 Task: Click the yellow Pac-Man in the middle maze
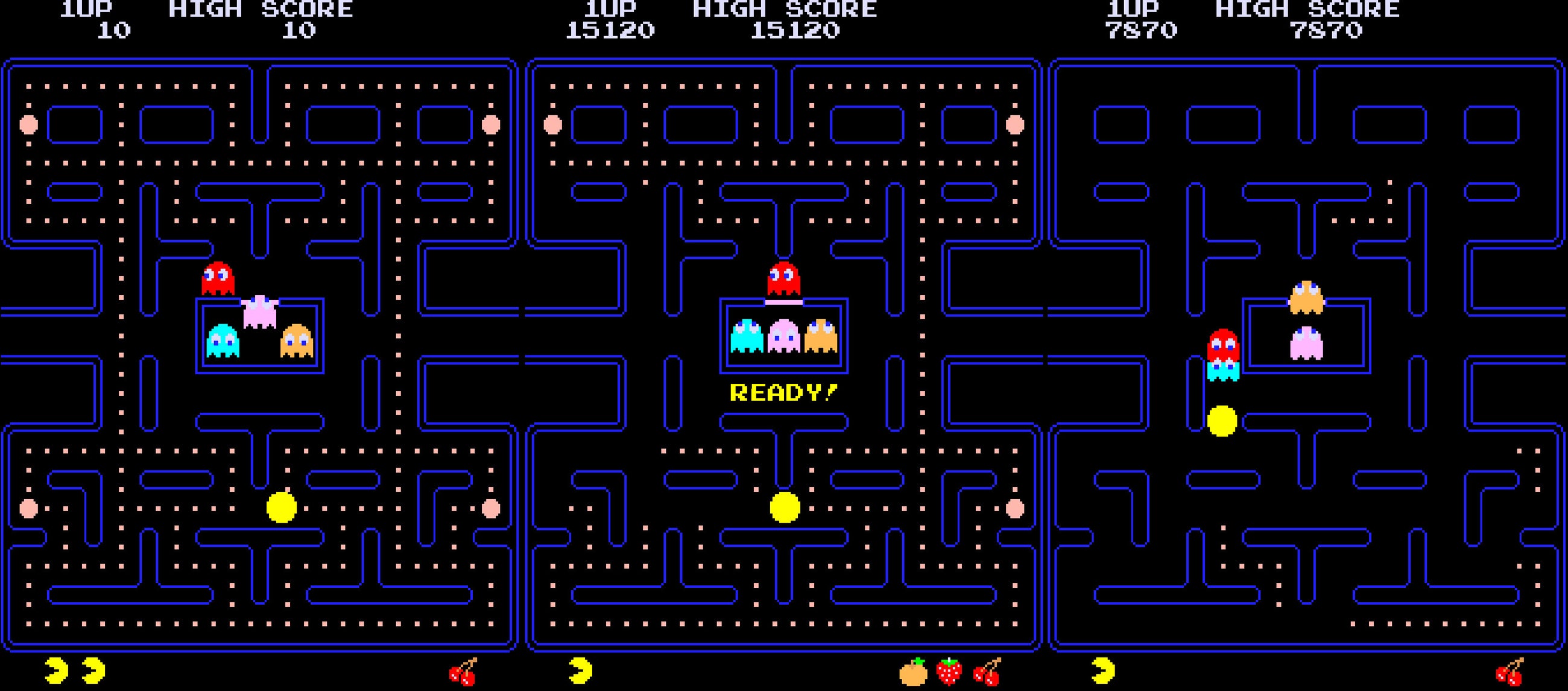tap(784, 509)
